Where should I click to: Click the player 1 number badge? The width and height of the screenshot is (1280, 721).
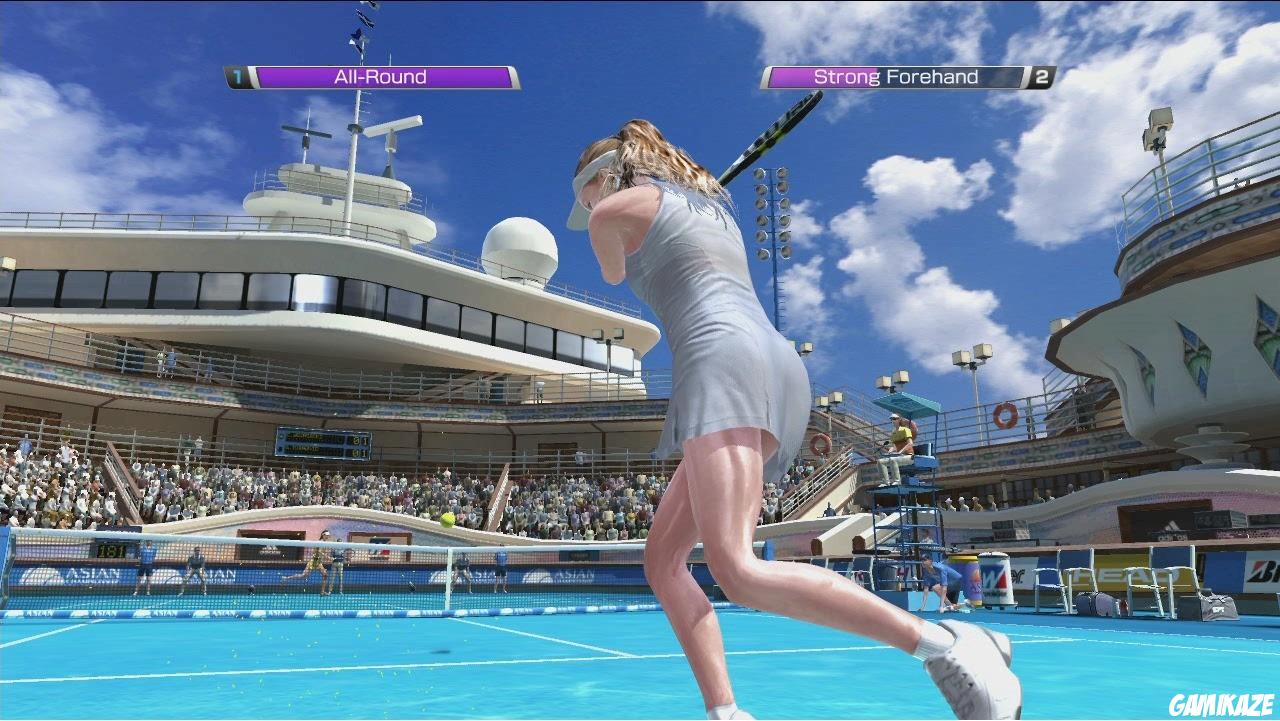(x=237, y=75)
